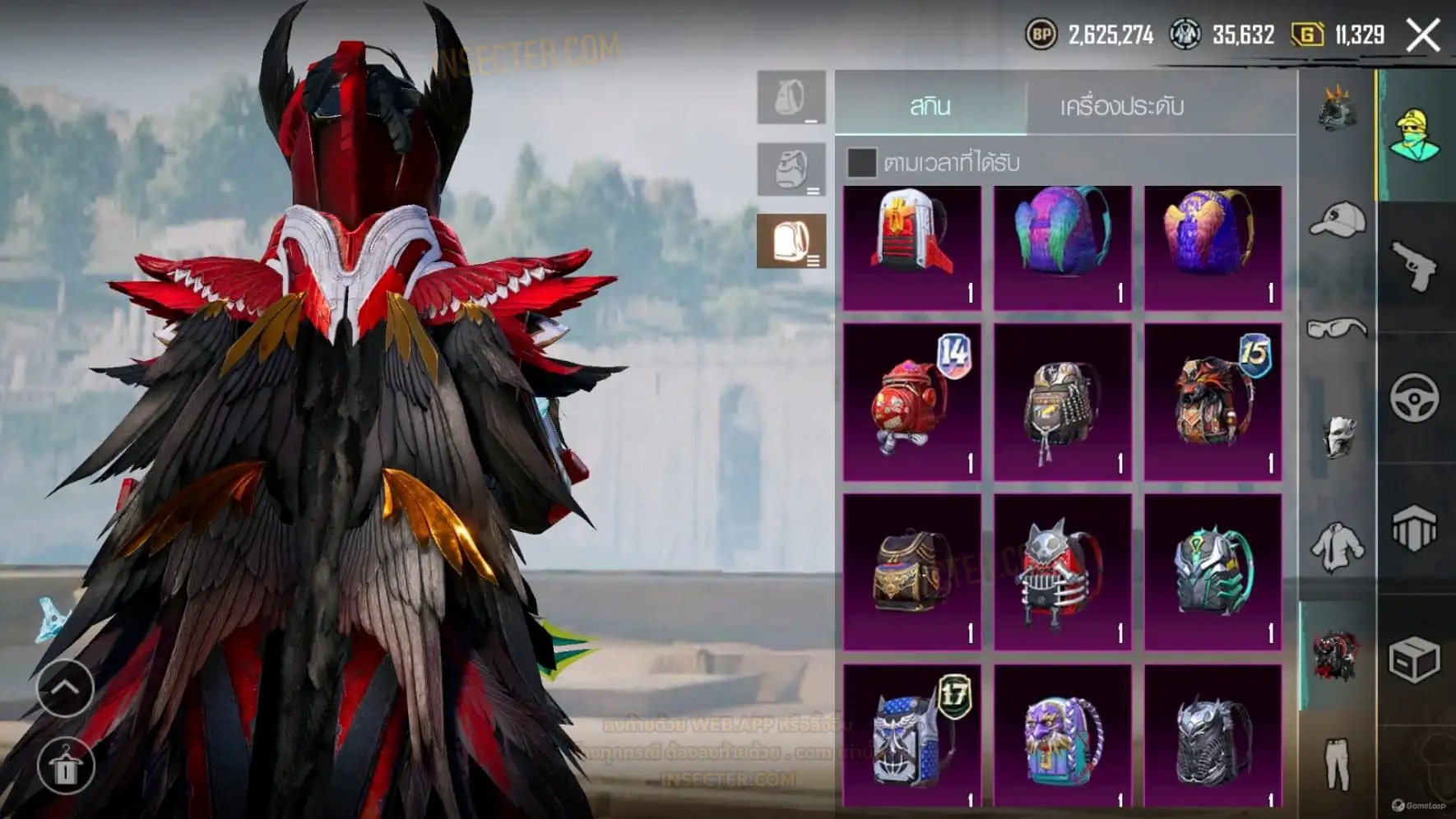Close the inventory with the X button
The image size is (1456, 819).
1422,35
